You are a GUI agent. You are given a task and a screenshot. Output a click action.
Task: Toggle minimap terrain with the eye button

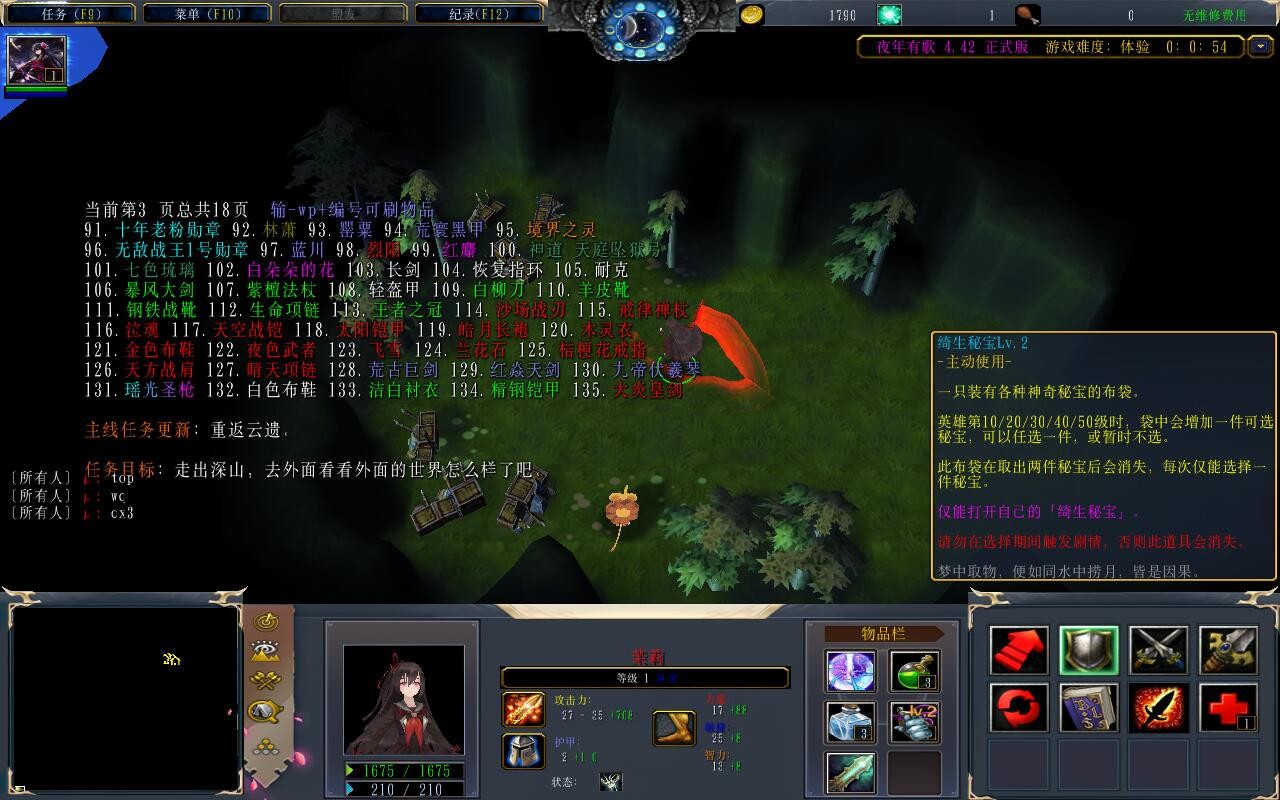[x=266, y=652]
